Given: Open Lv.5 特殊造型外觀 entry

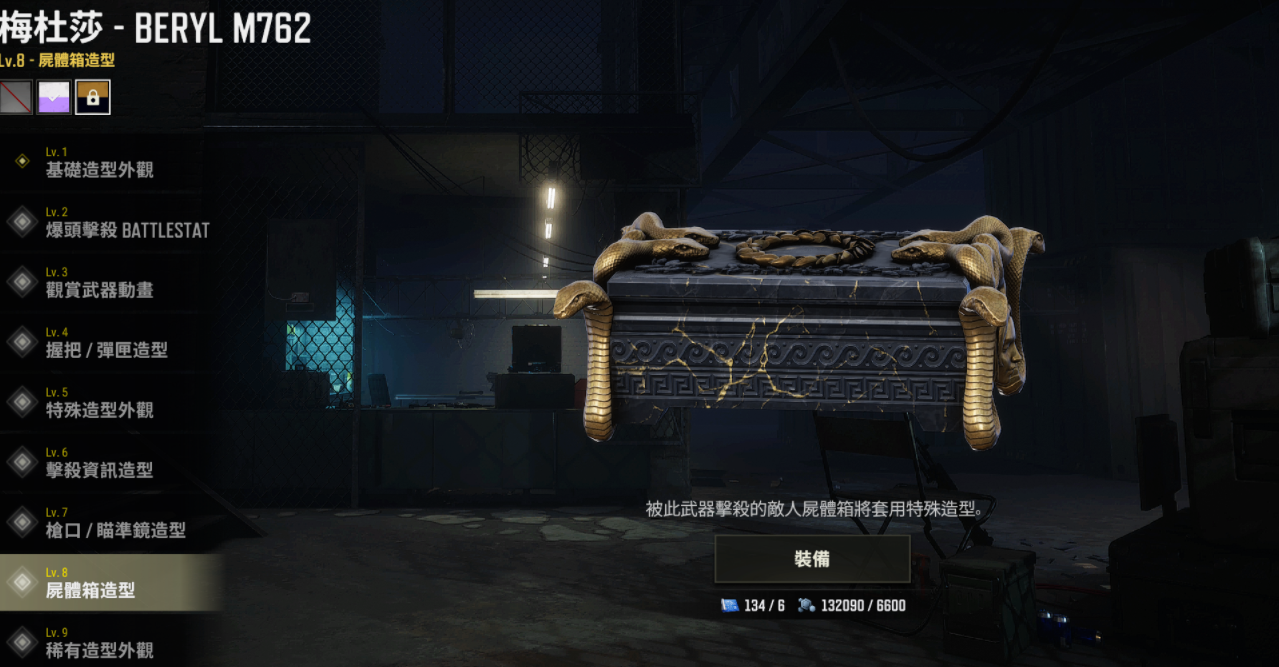Looking at the screenshot, I should pos(100,402).
